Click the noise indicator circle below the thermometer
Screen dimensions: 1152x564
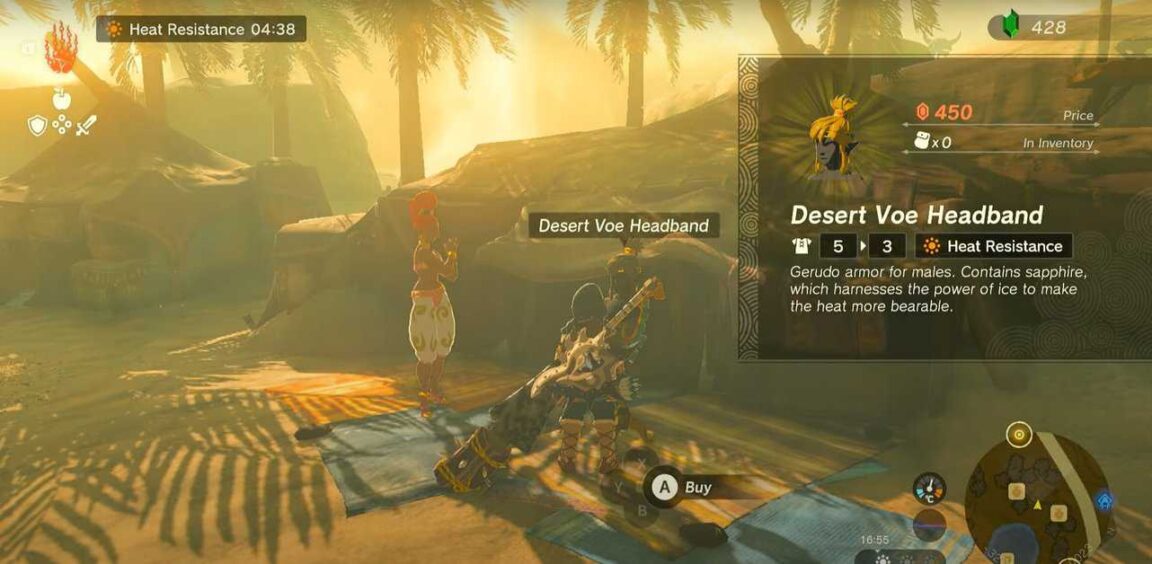pos(929,526)
